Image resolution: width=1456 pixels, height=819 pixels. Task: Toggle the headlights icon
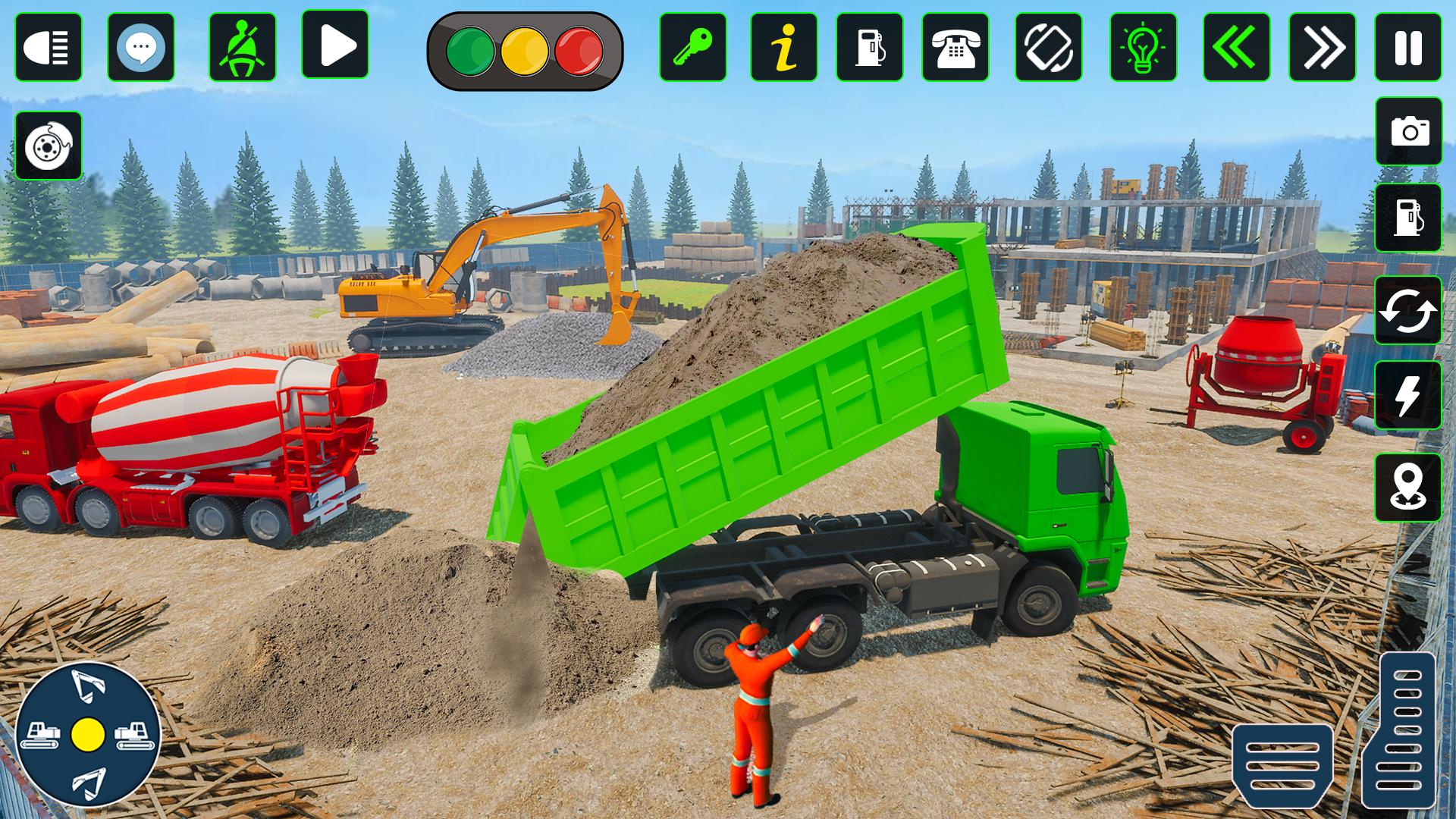click(x=49, y=47)
